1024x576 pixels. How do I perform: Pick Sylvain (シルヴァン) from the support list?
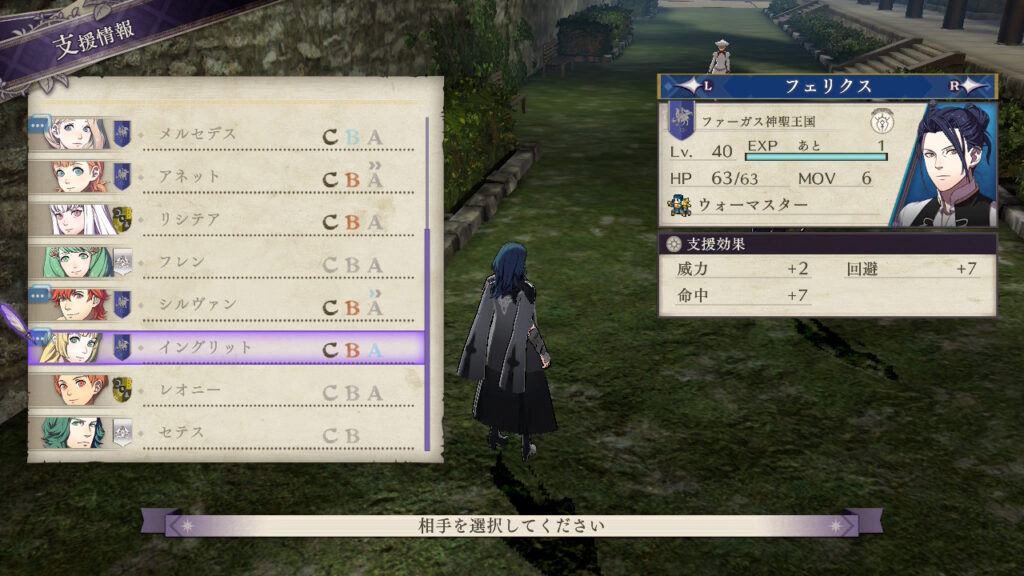pos(228,304)
